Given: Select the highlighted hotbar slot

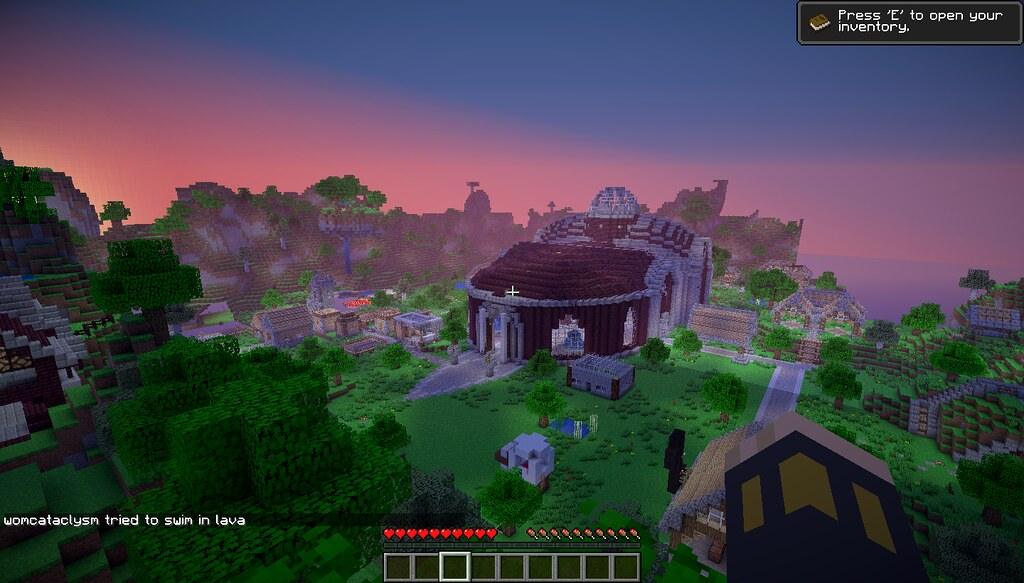Looking at the screenshot, I should pos(455,567).
